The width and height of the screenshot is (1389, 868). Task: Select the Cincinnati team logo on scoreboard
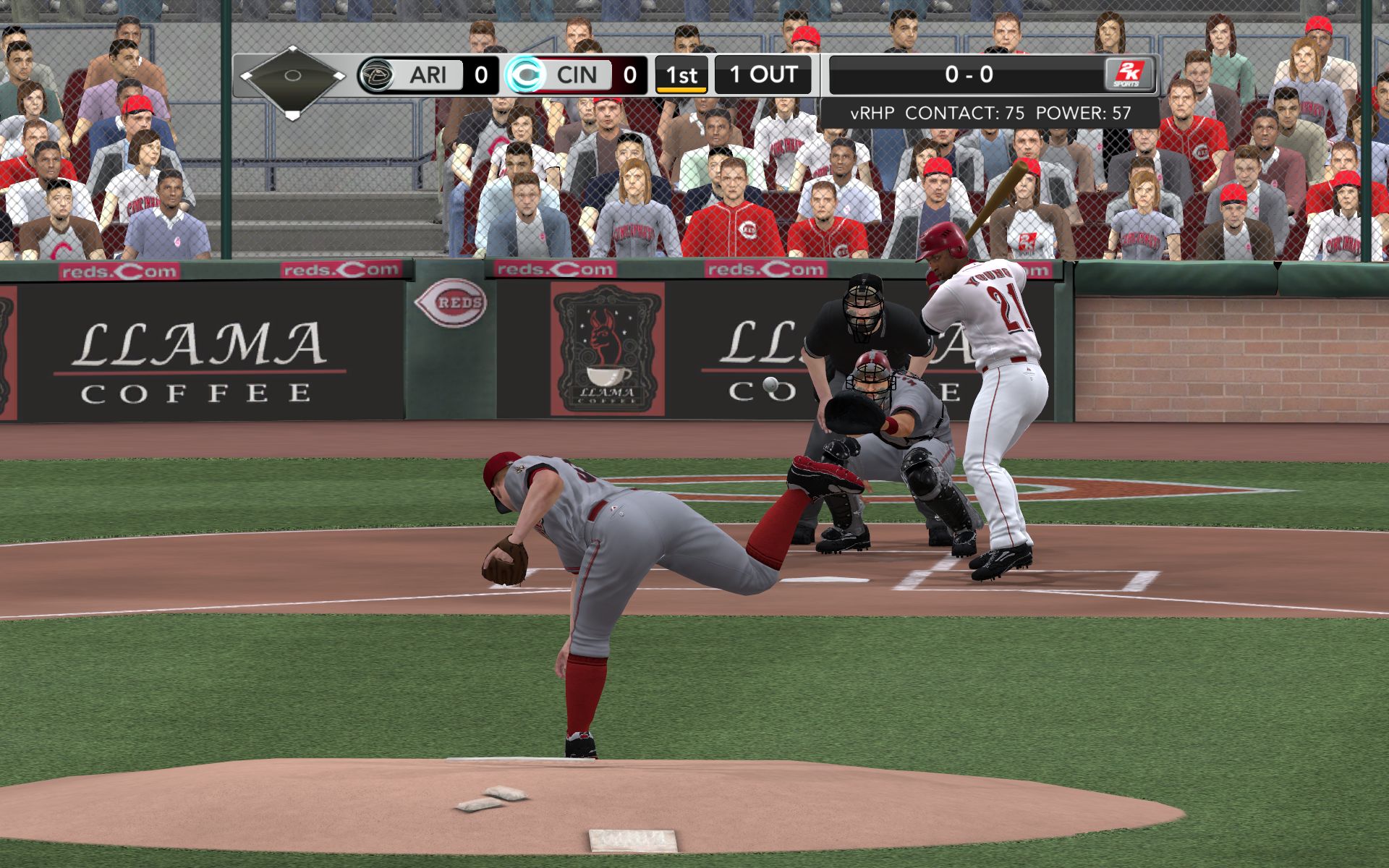[x=524, y=75]
